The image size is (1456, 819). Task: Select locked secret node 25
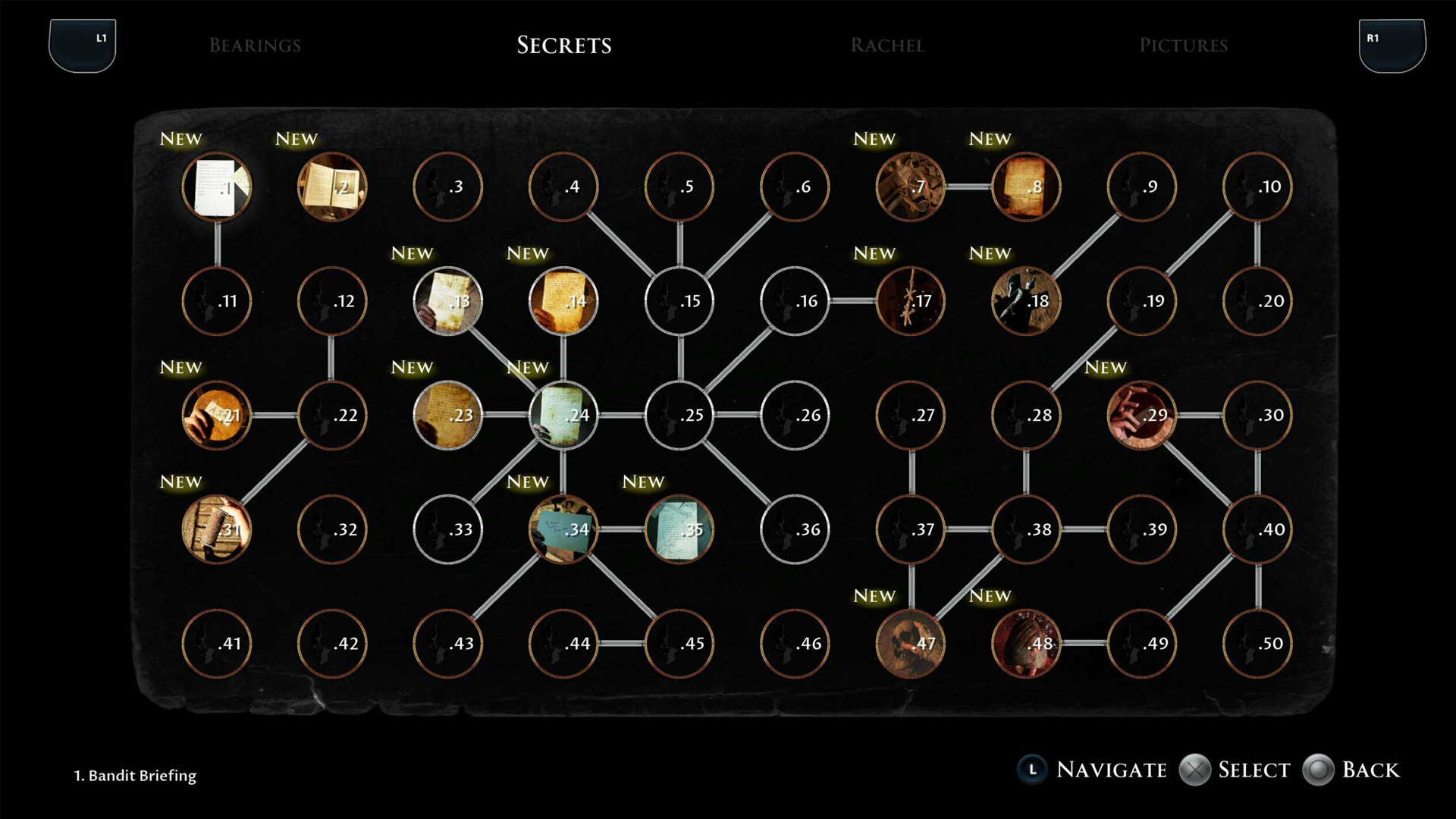pyautogui.click(x=679, y=415)
